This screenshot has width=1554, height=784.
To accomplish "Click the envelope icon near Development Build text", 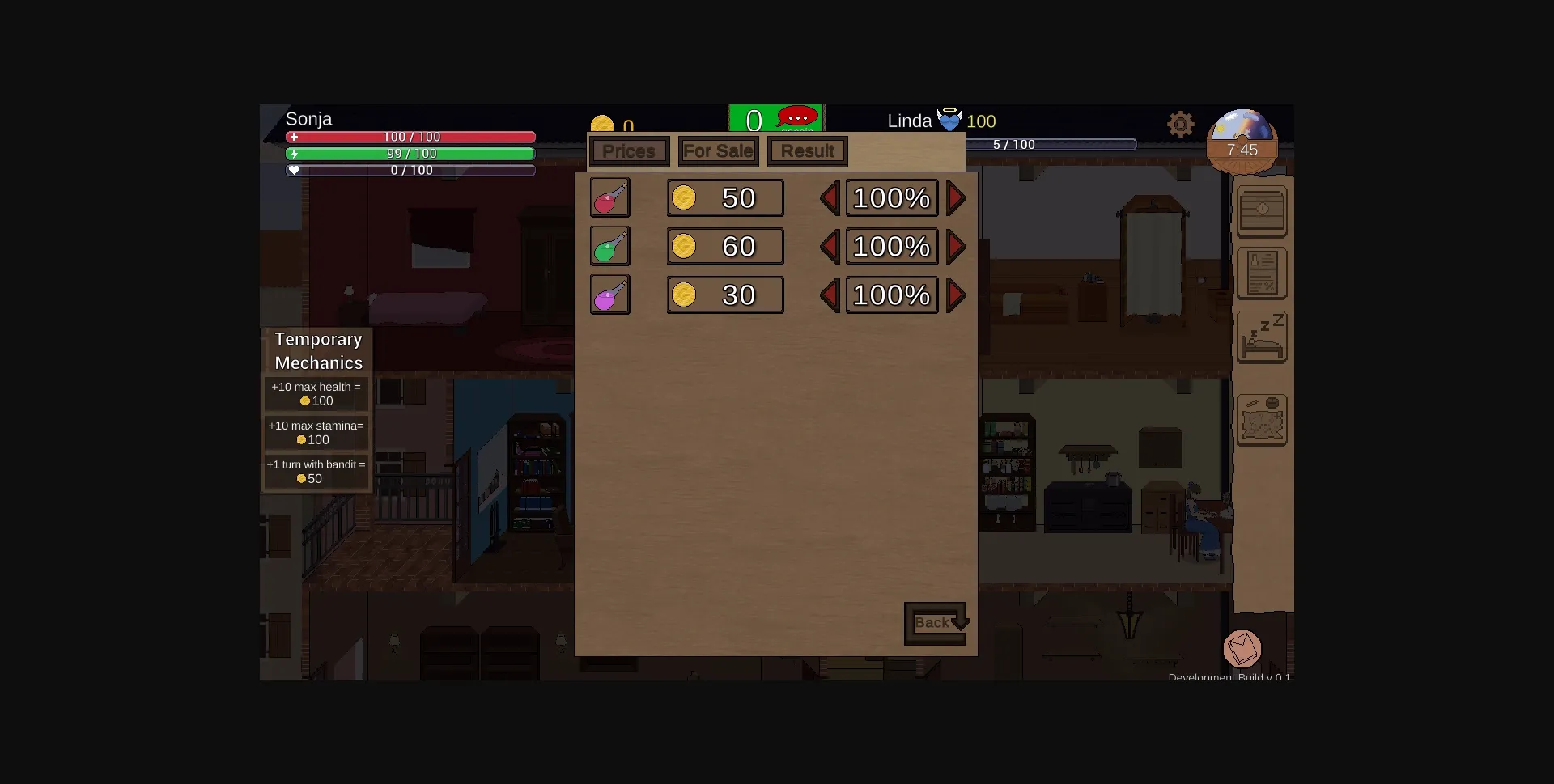I will 1243,647.
